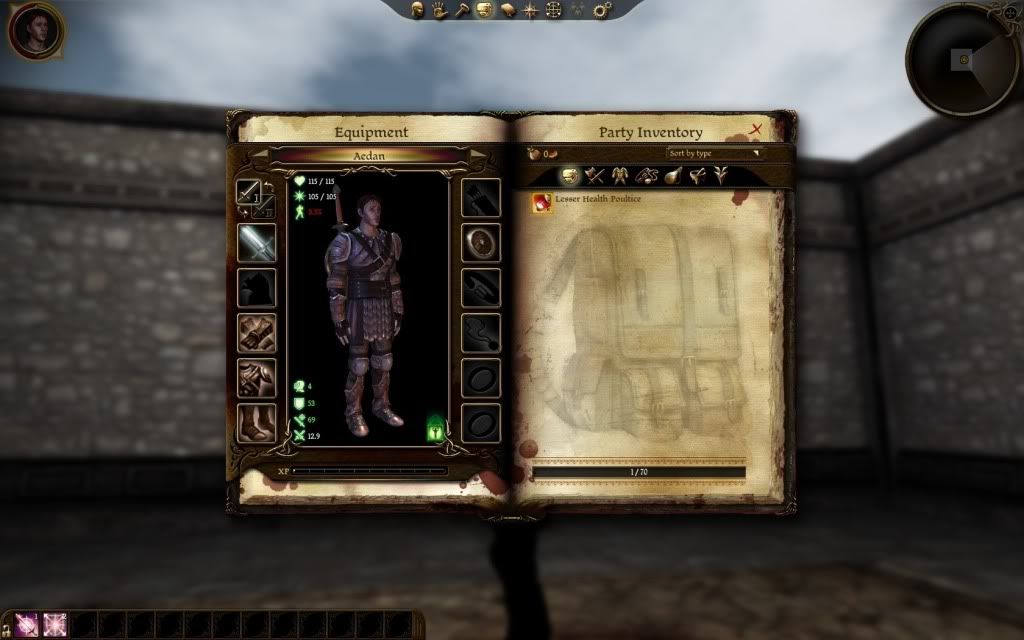Show the armor inventory category
Viewport: 1024px width, 640px height.
[x=619, y=177]
